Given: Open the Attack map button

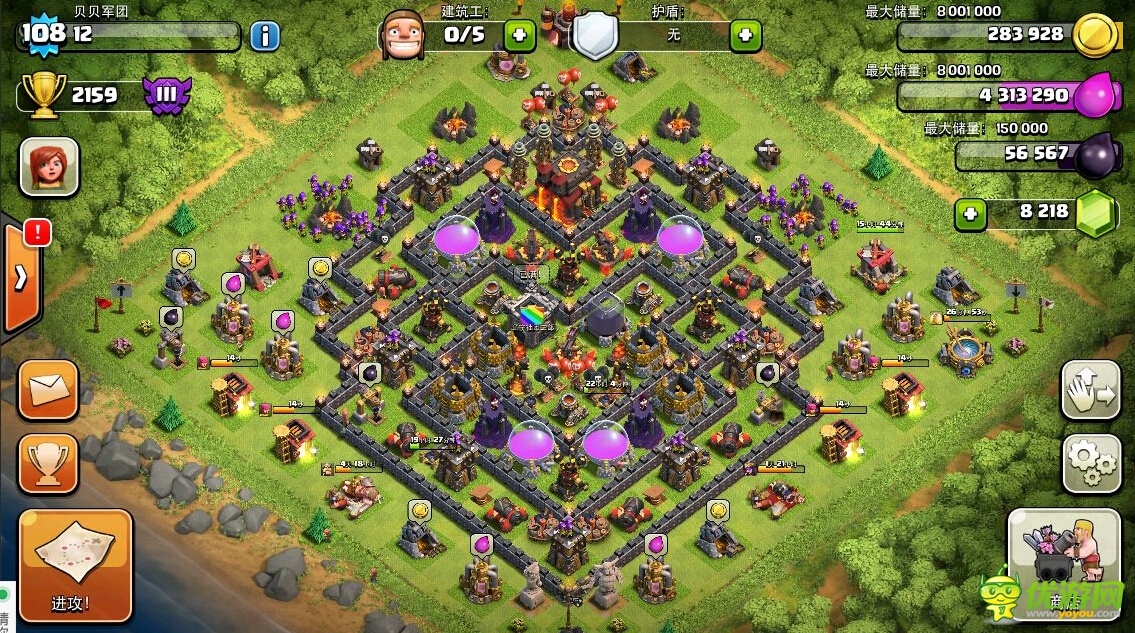Looking at the screenshot, I should coord(76,565).
